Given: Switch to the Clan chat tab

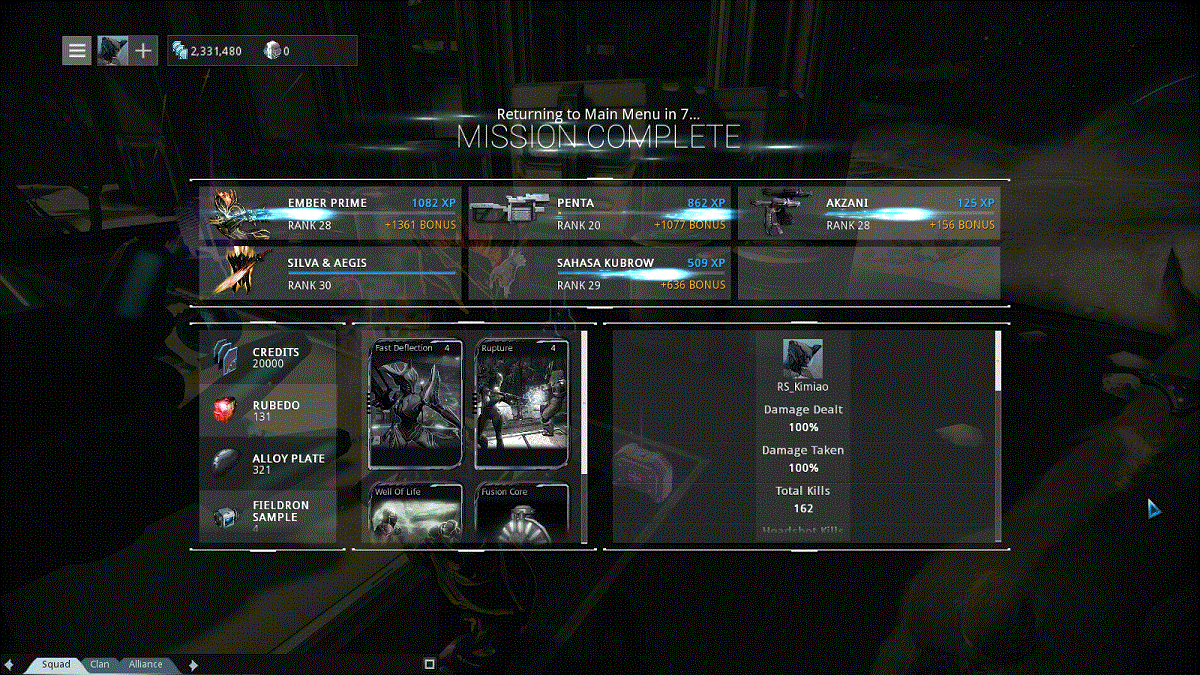Looking at the screenshot, I should tap(100, 664).
